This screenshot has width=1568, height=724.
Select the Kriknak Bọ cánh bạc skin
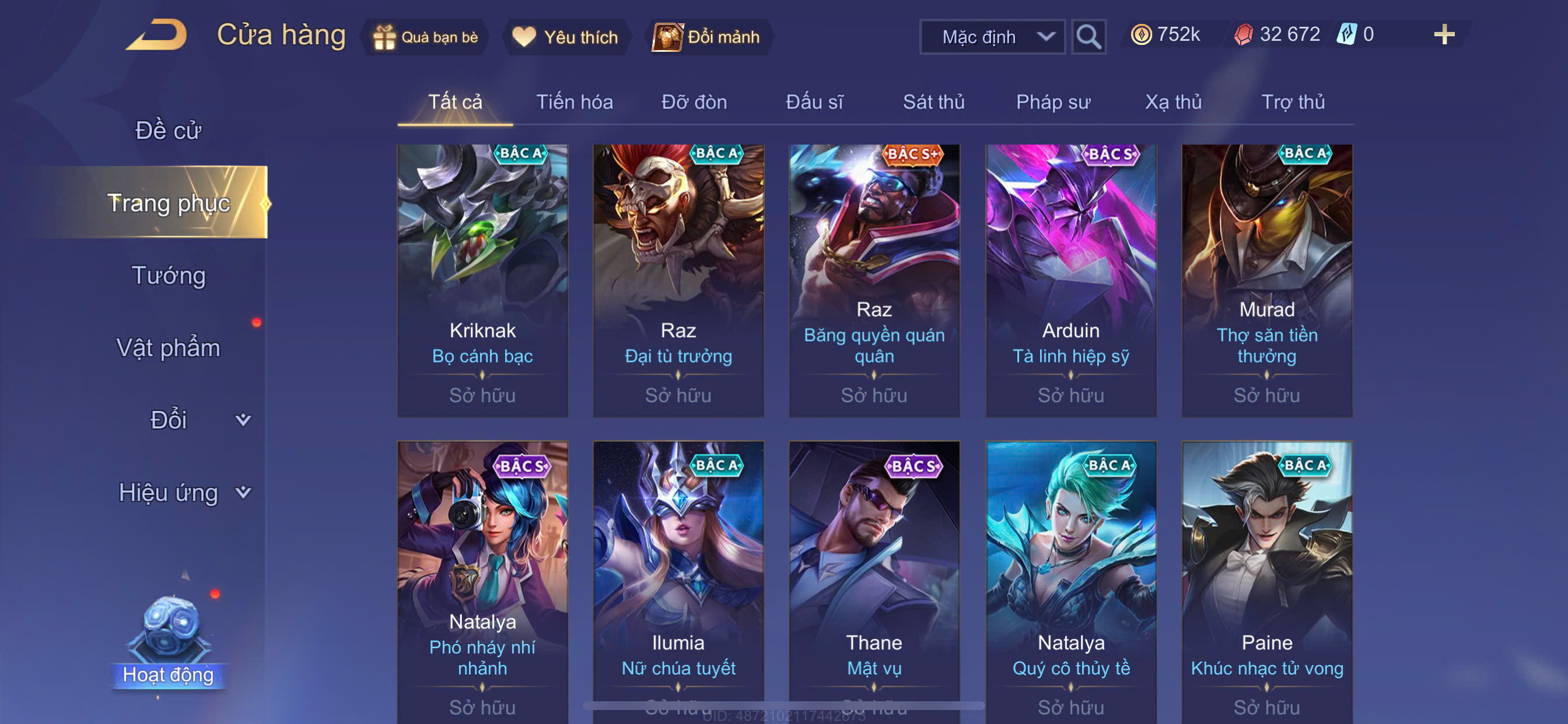482,280
